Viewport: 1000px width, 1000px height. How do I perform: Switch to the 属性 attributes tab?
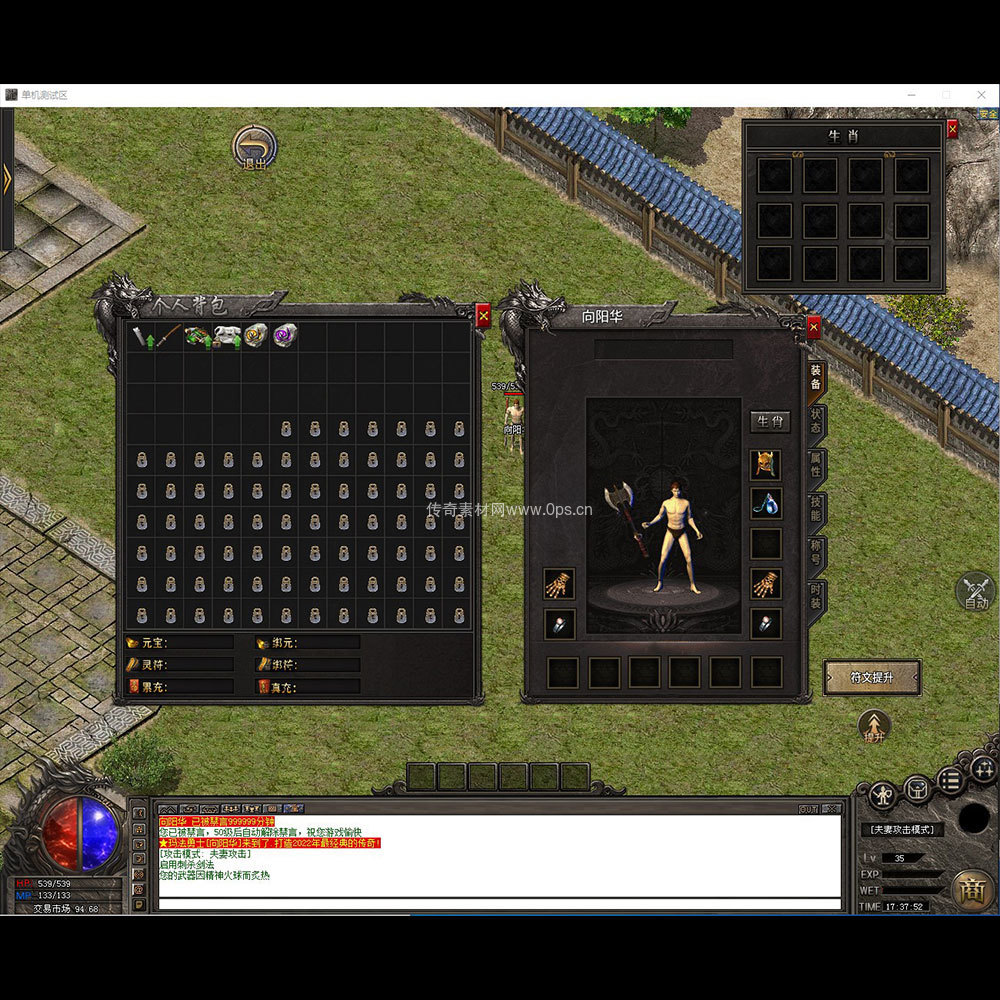click(816, 465)
